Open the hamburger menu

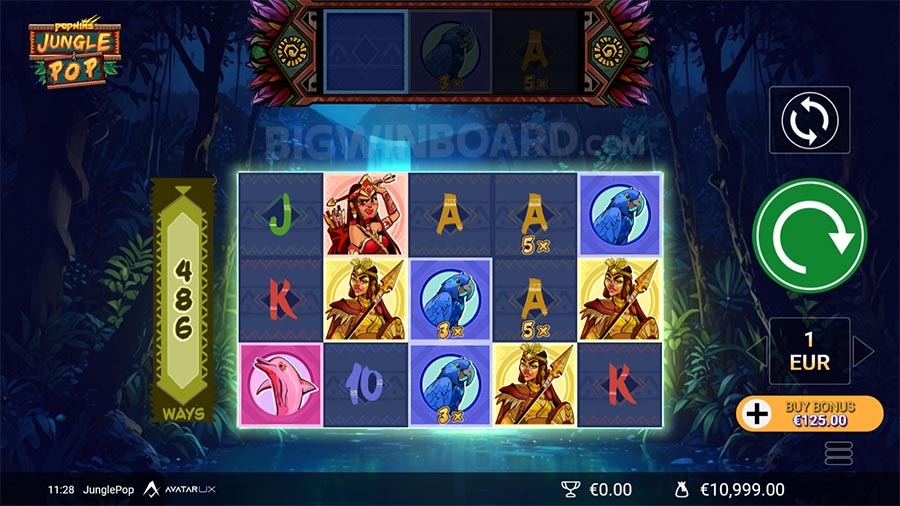pyautogui.click(x=838, y=453)
